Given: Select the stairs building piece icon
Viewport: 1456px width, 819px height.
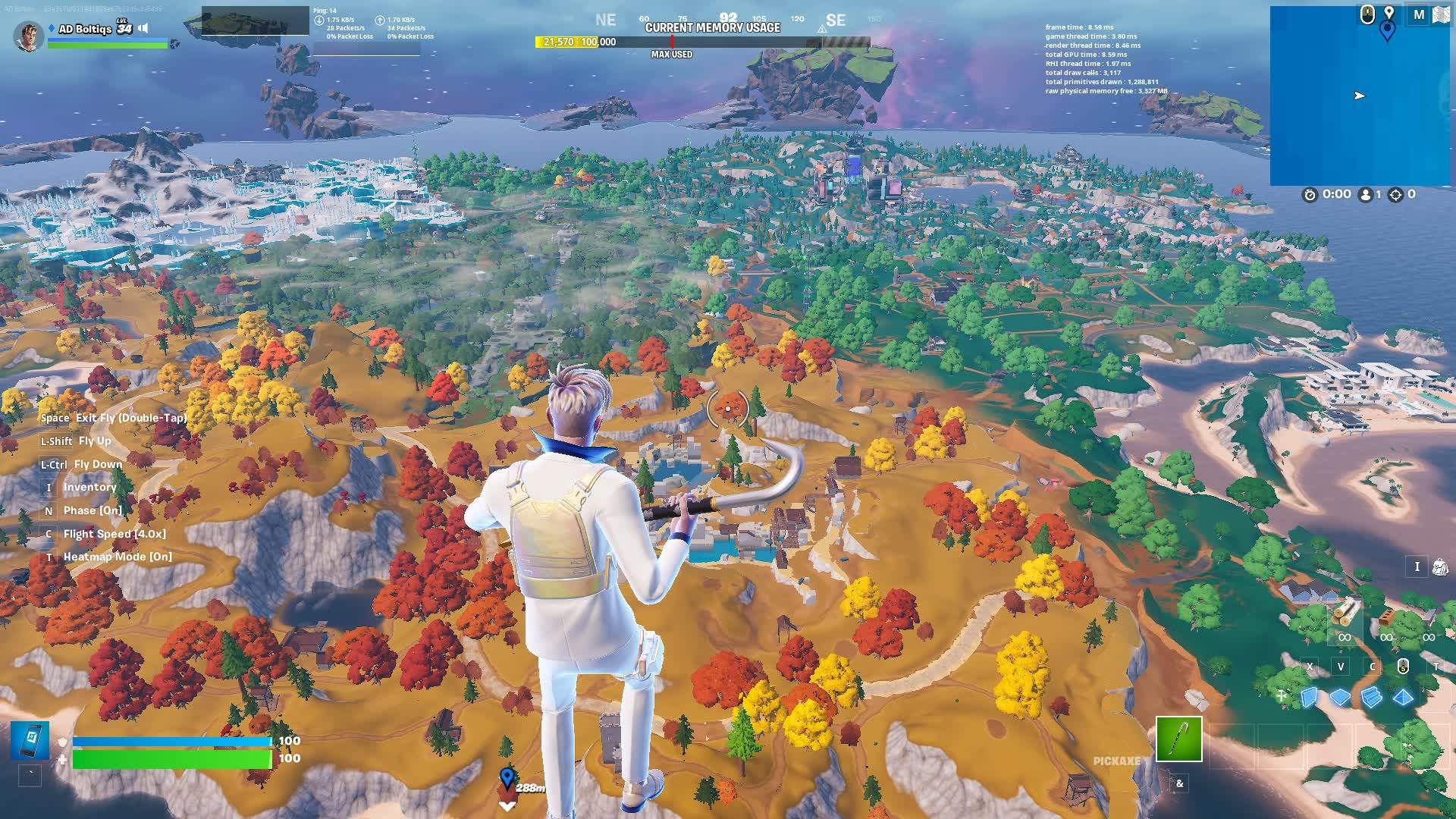Looking at the screenshot, I should coord(1371,698).
